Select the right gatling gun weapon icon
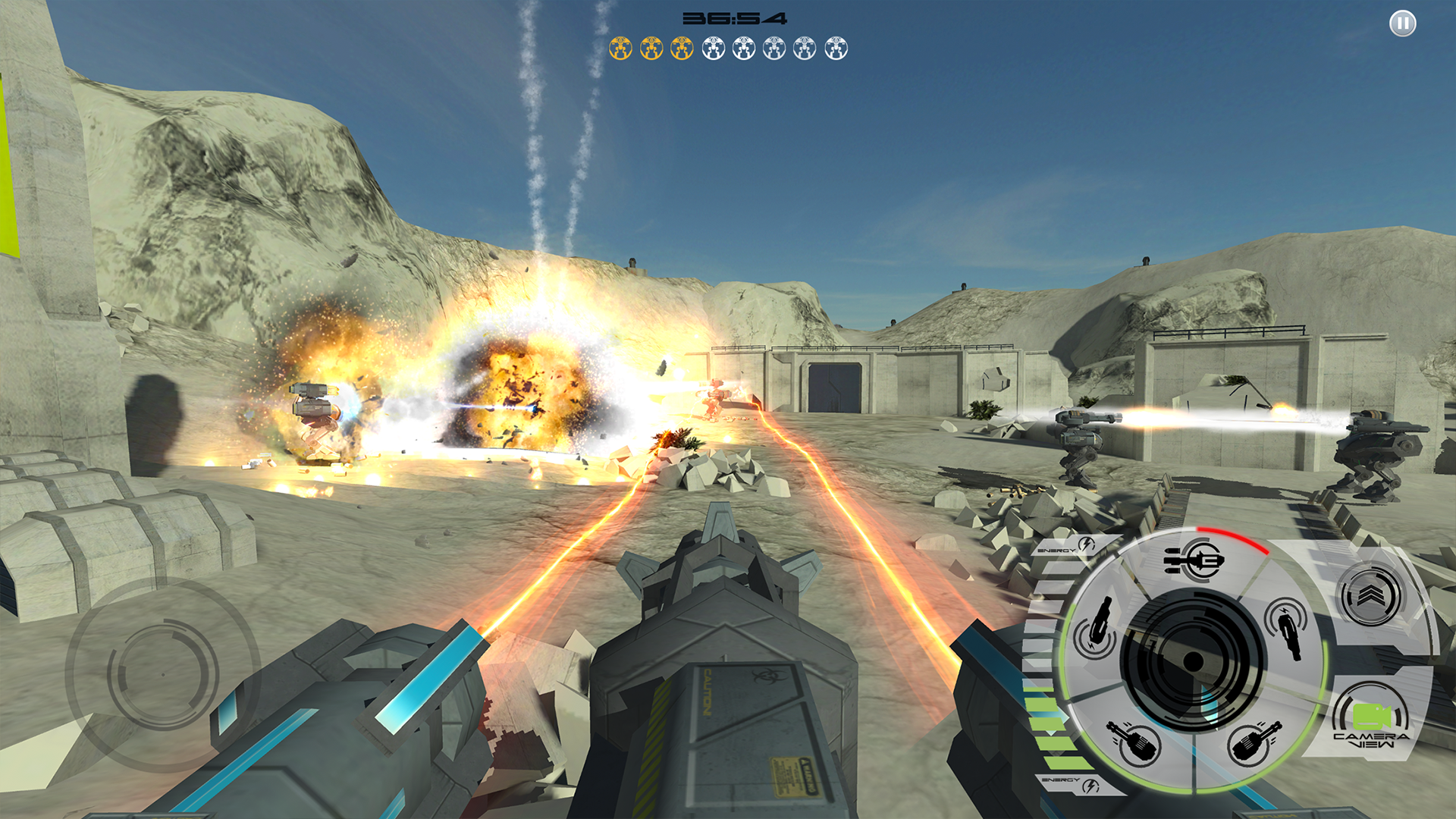This screenshot has height=819, width=1456. pos(1257,742)
